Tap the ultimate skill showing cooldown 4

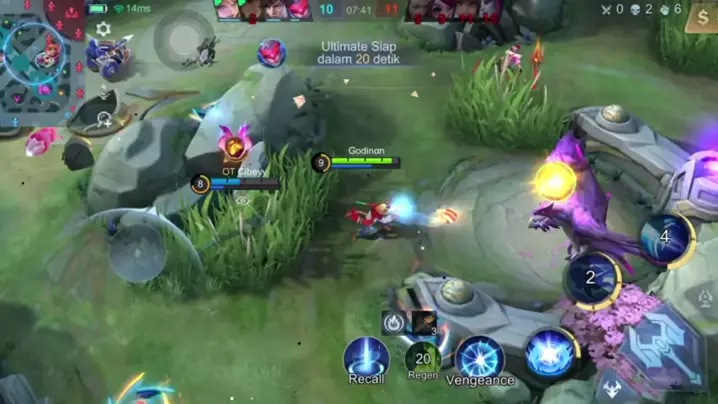point(665,238)
